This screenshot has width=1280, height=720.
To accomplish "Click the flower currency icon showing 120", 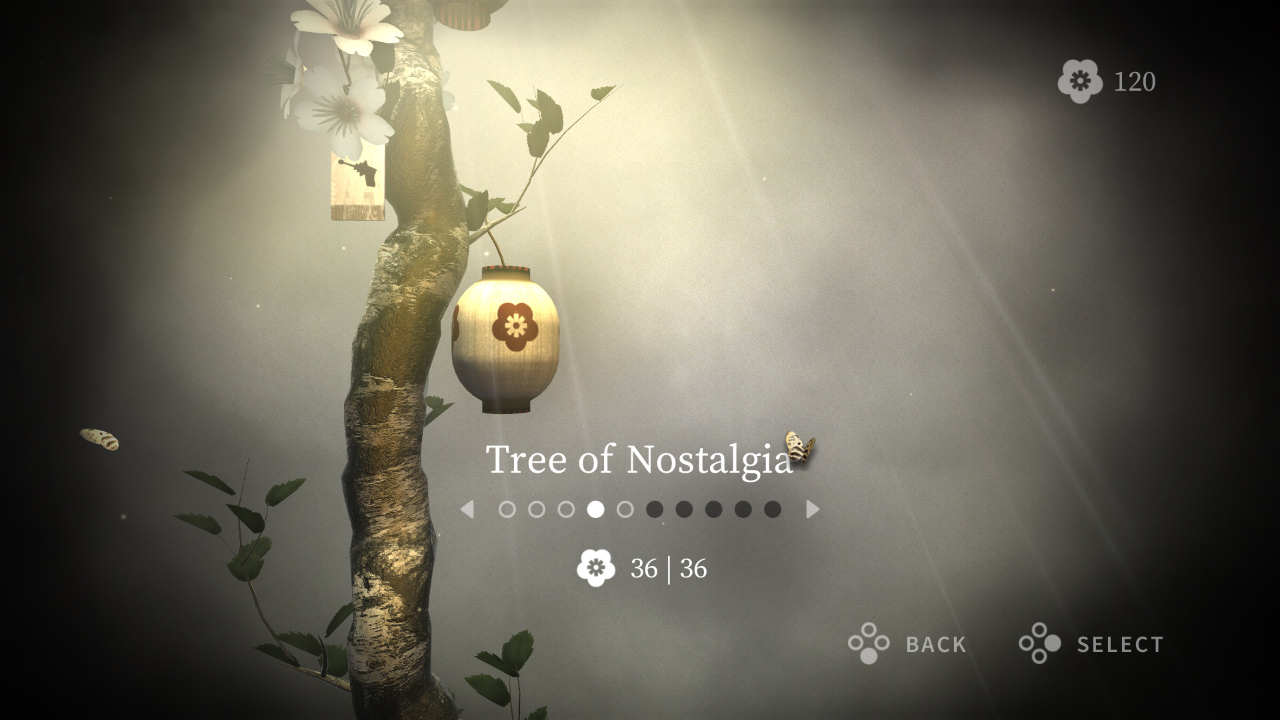I will [1080, 81].
